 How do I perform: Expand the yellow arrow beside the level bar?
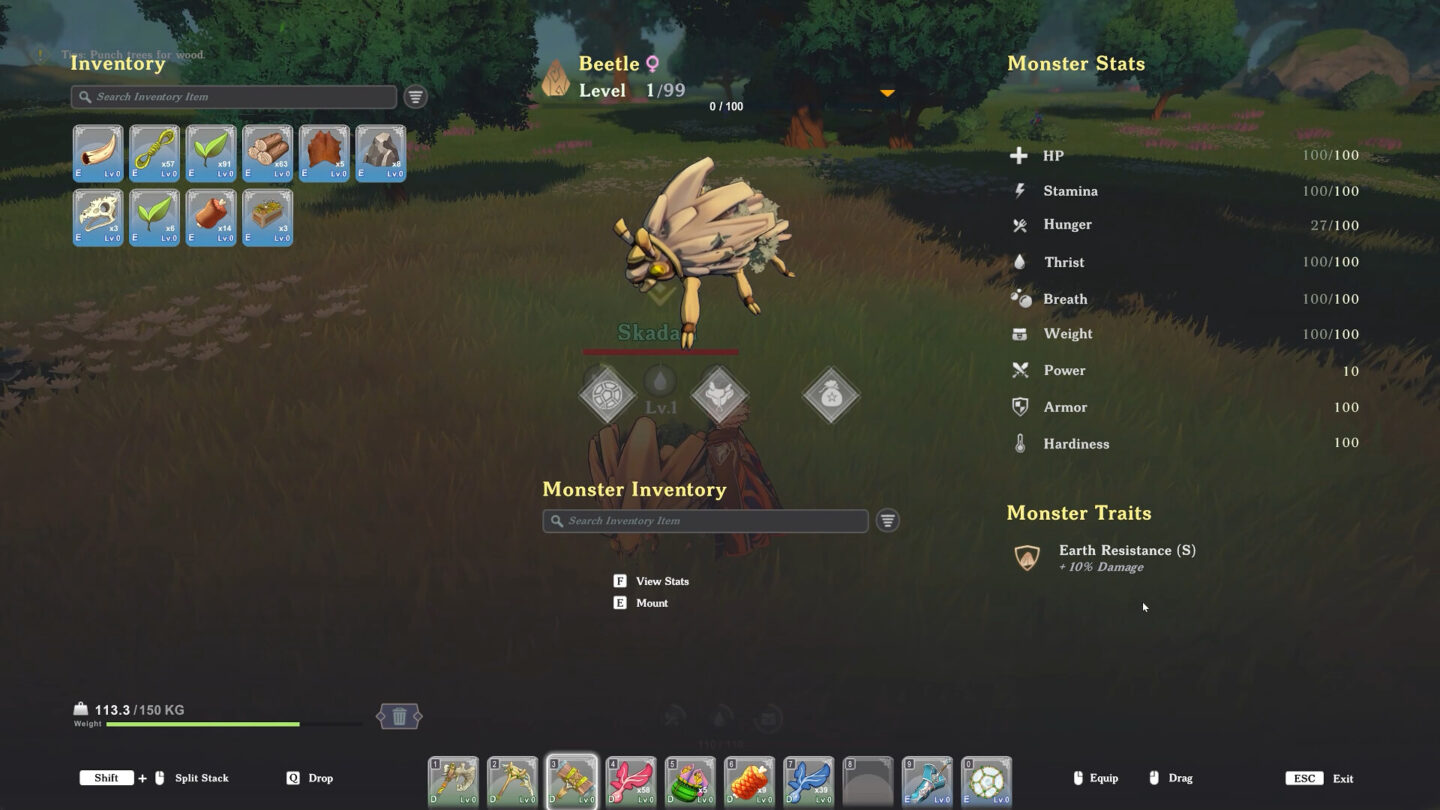tap(886, 92)
